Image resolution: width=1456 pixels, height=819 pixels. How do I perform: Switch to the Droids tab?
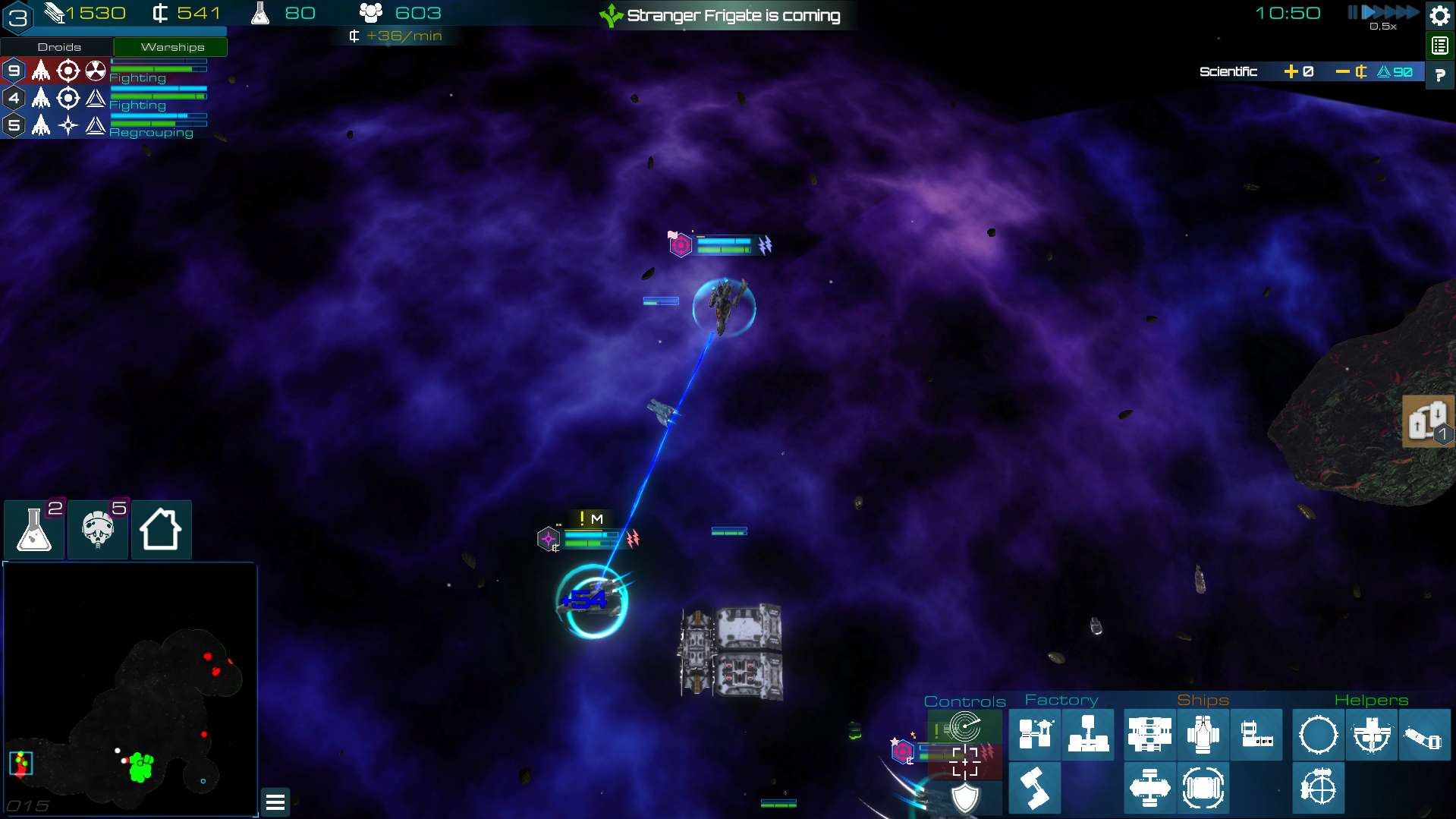58,46
